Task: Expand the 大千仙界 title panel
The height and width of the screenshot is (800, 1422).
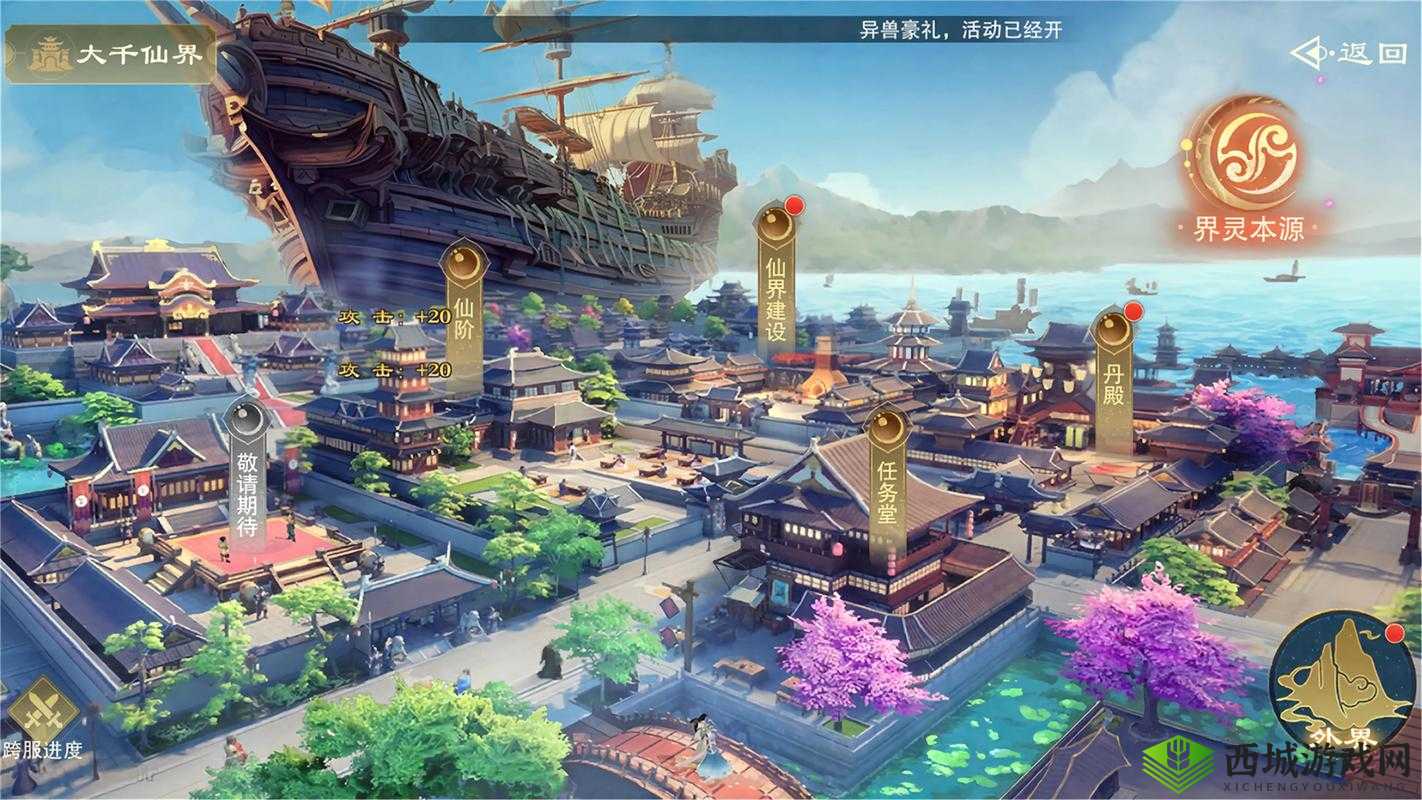Action: click(110, 56)
